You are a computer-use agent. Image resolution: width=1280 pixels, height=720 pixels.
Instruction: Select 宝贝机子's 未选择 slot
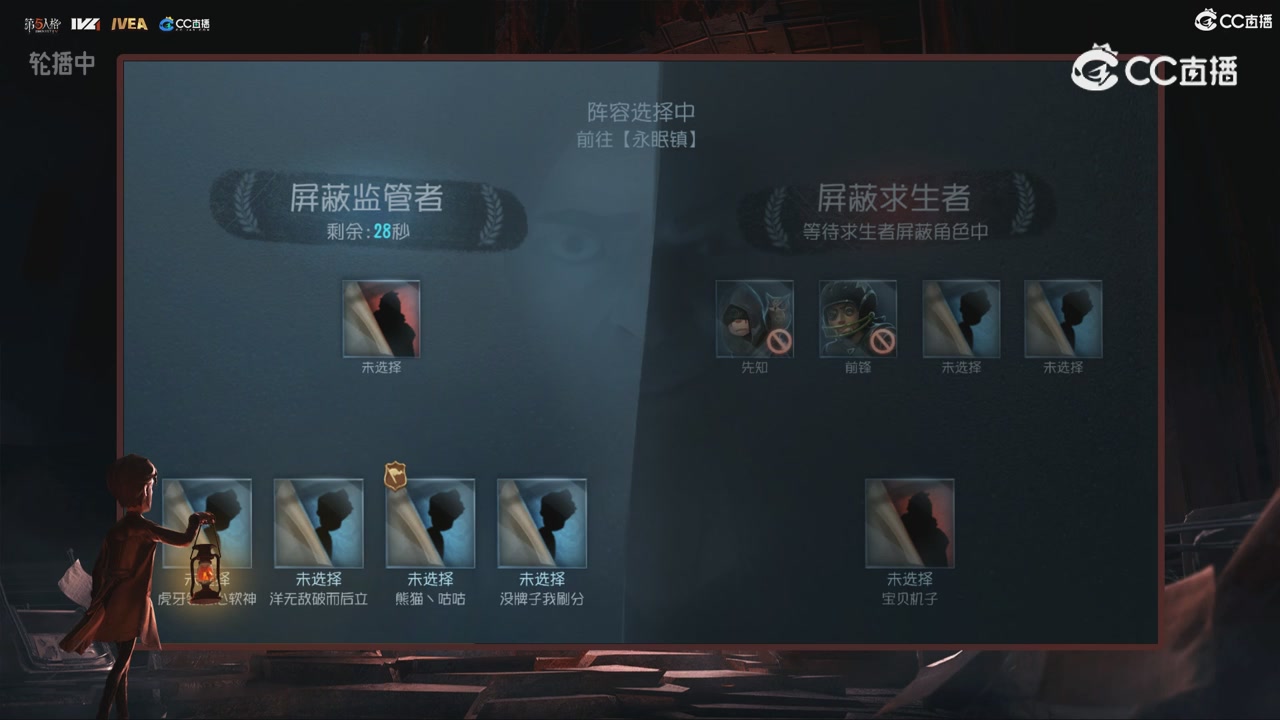(x=910, y=523)
